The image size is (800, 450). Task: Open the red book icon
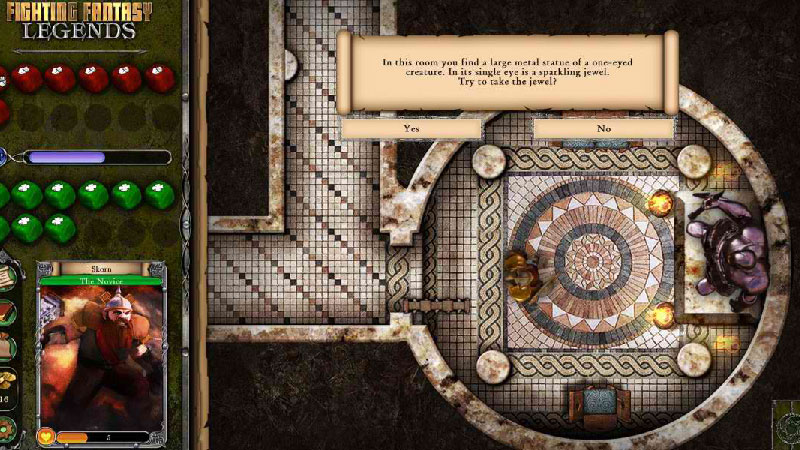click(x=8, y=312)
